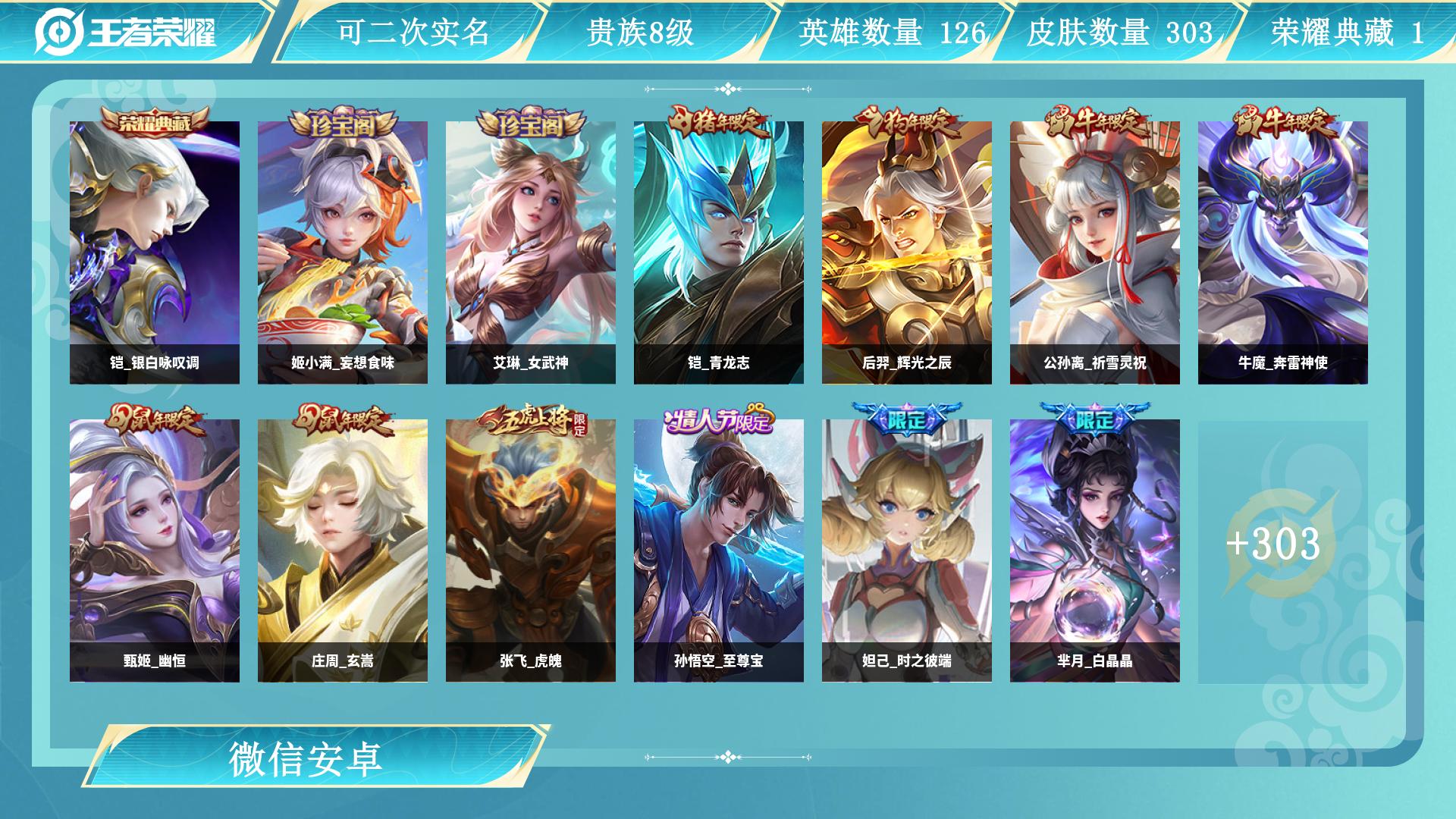The width and height of the screenshot is (1456, 819).
Task: Open the 艾琳_女武神 skin card
Action: (531, 253)
